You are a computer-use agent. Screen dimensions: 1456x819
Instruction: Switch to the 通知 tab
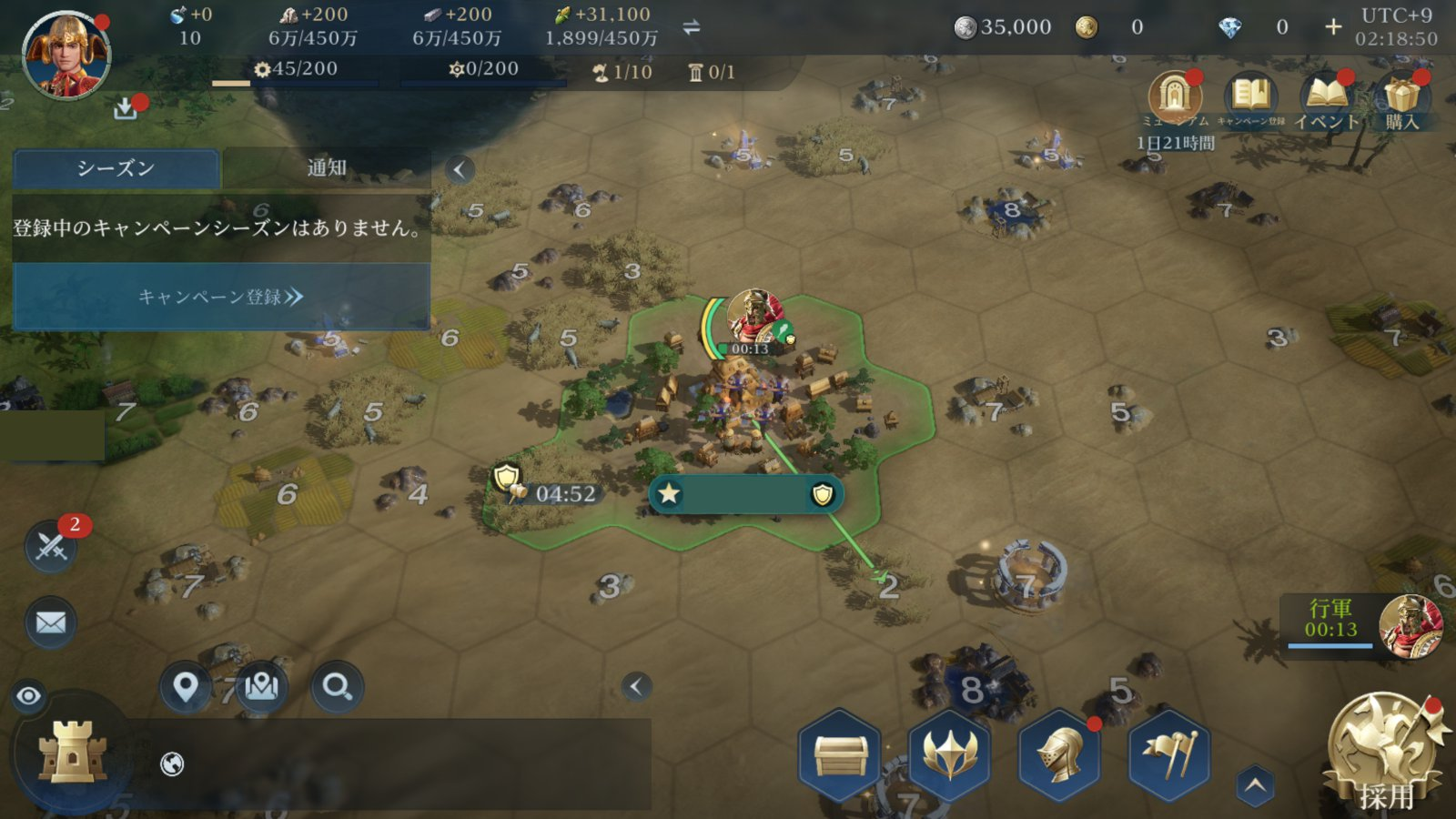327,168
